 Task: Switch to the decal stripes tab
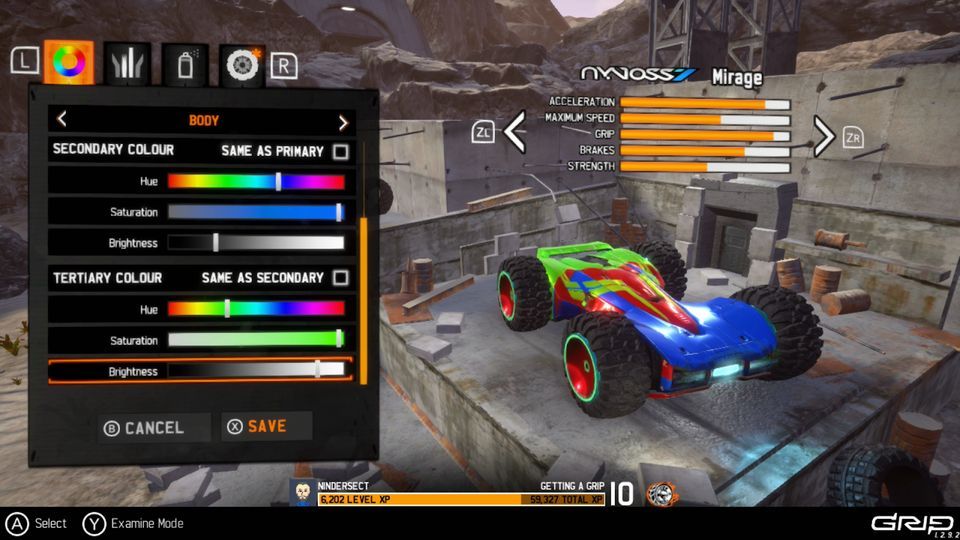click(127, 65)
